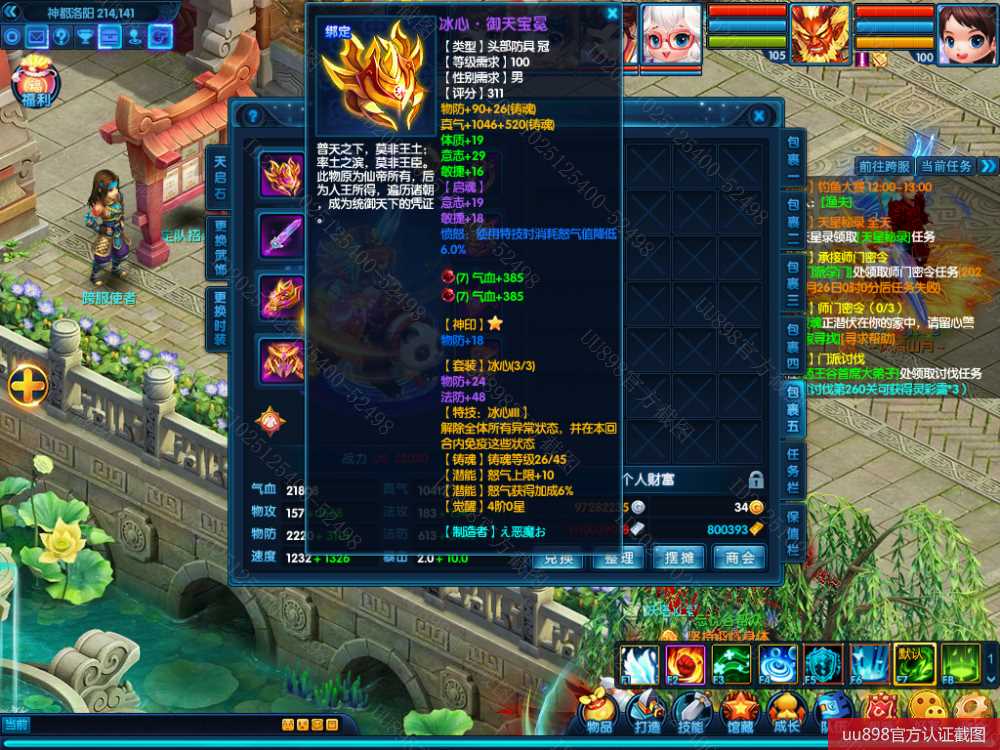Viewport: 1000px width, 750px height.
Task: Open the 摆摊 stall button
Action: [679, 558]
